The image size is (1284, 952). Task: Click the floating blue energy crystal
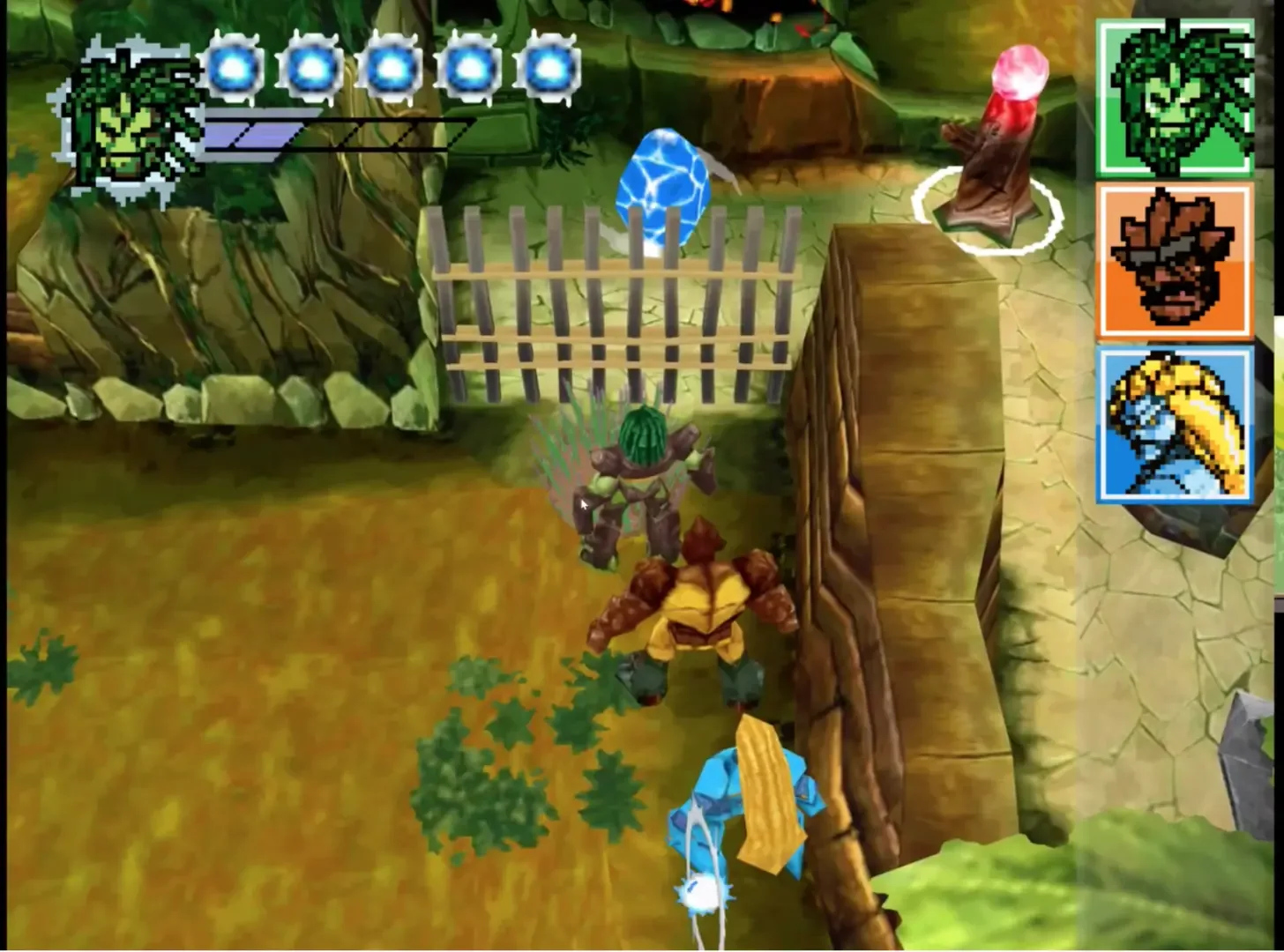[x=663, y=185]
